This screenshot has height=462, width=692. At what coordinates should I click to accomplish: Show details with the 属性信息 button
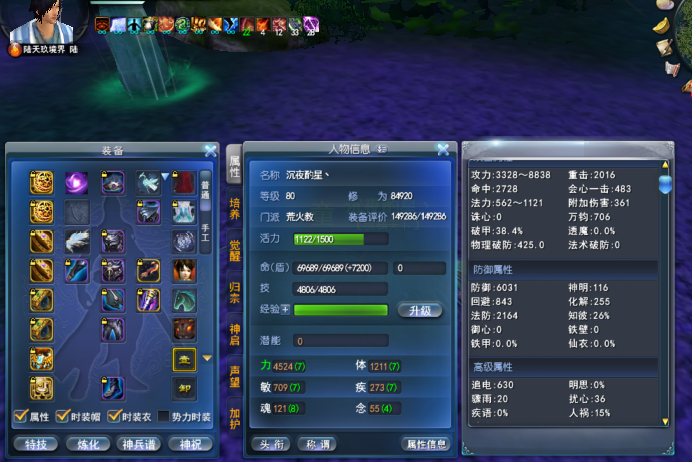tap(426, 443)
